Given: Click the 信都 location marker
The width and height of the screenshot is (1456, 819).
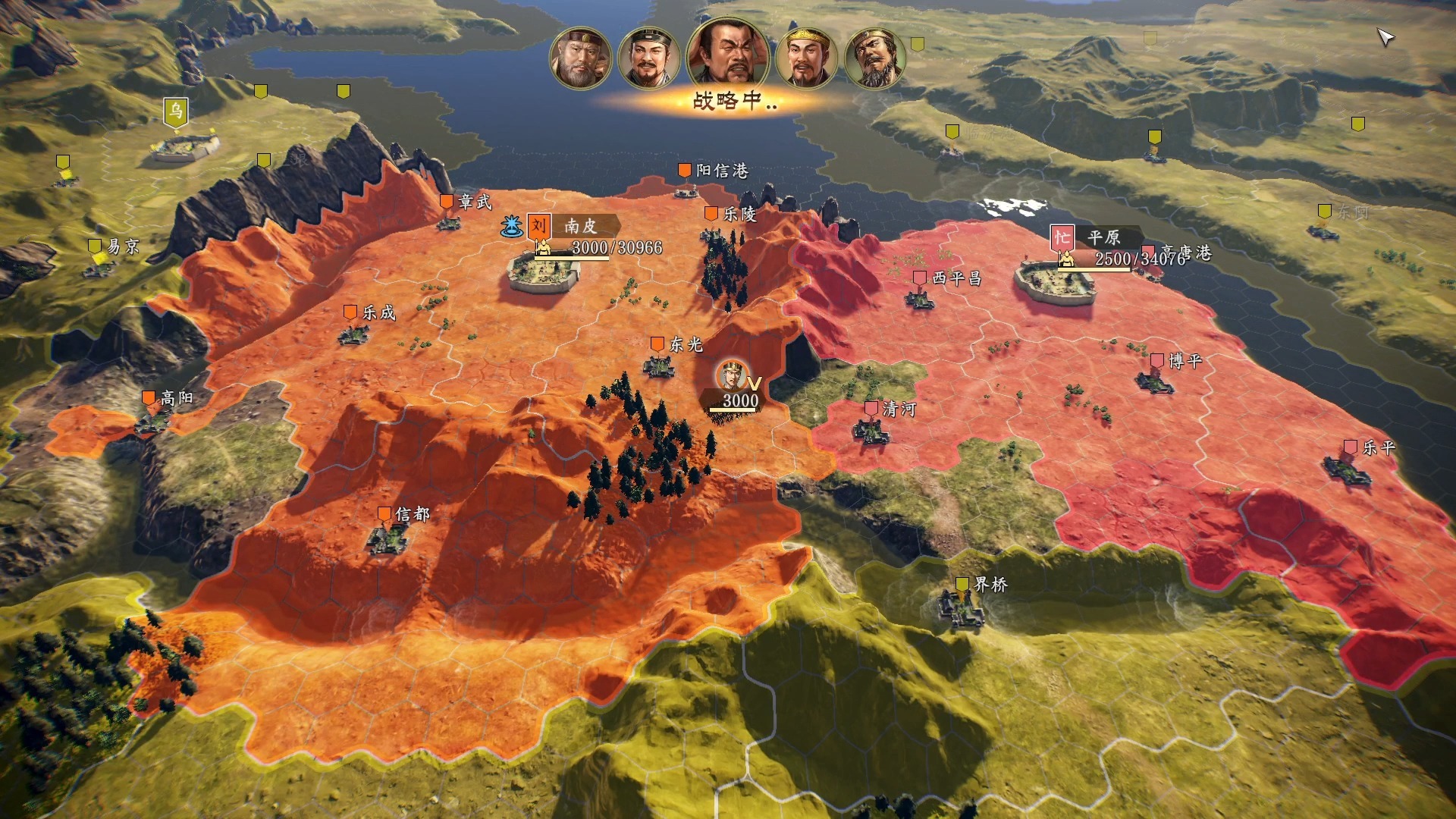Looking at the screenshot, I should click(384, 514).
